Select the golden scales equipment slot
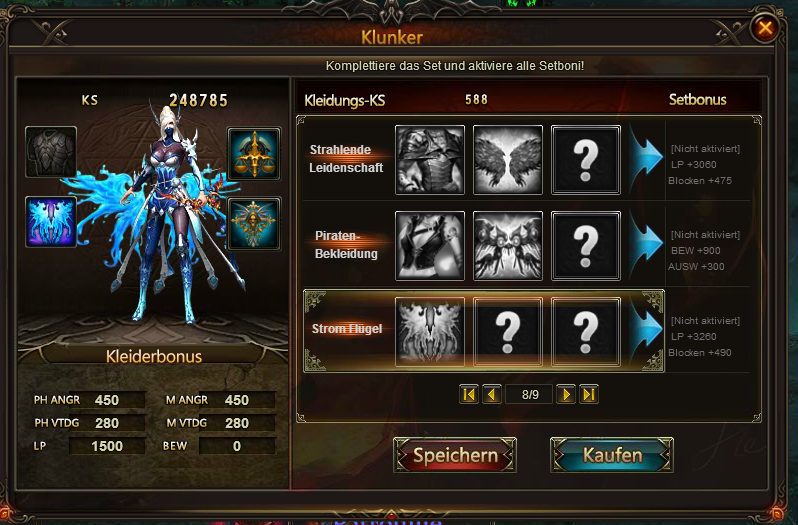 pyautogui.click(x=253, y=153)
